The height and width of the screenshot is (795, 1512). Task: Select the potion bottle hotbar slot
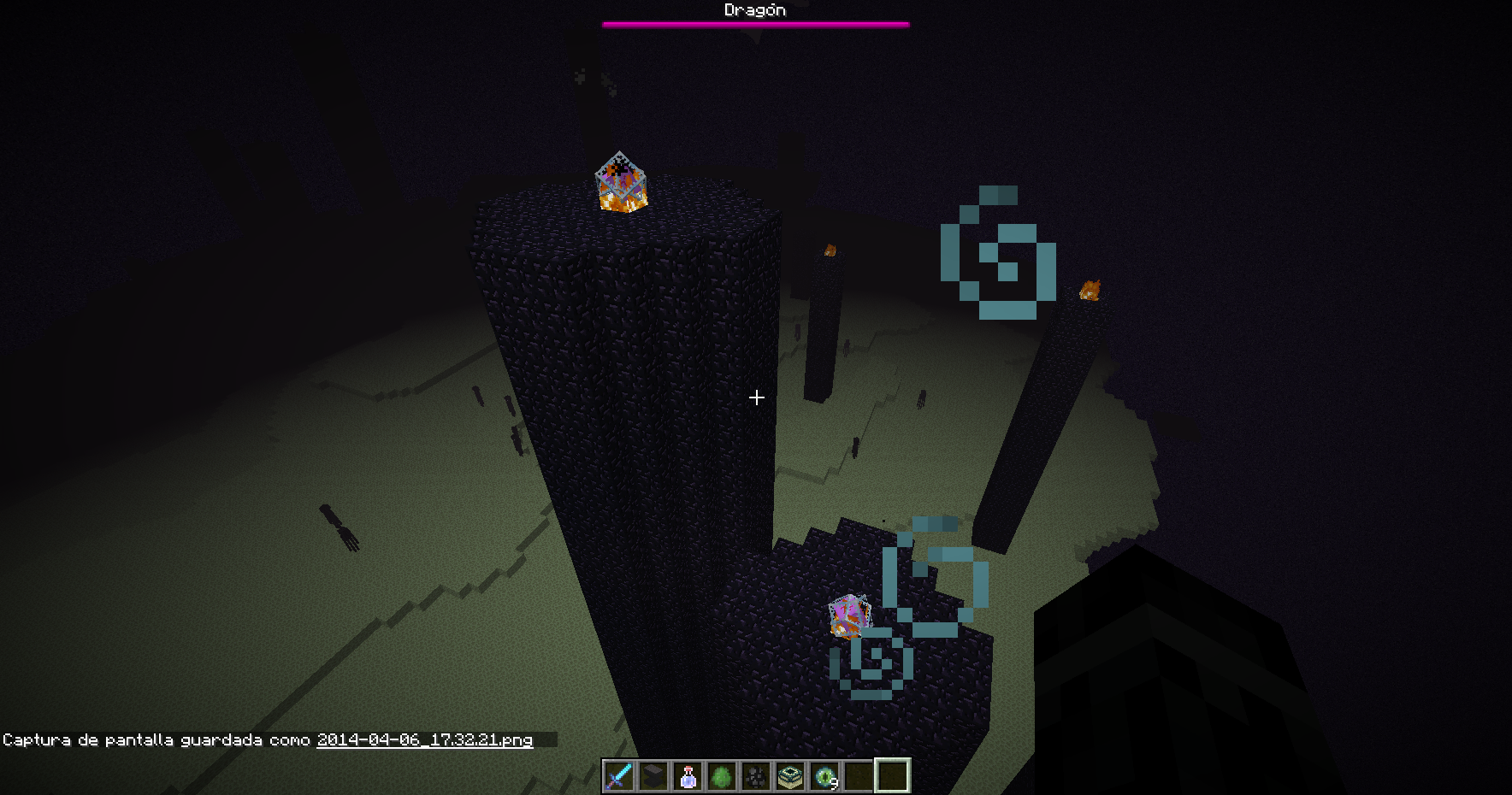point(688,776)
